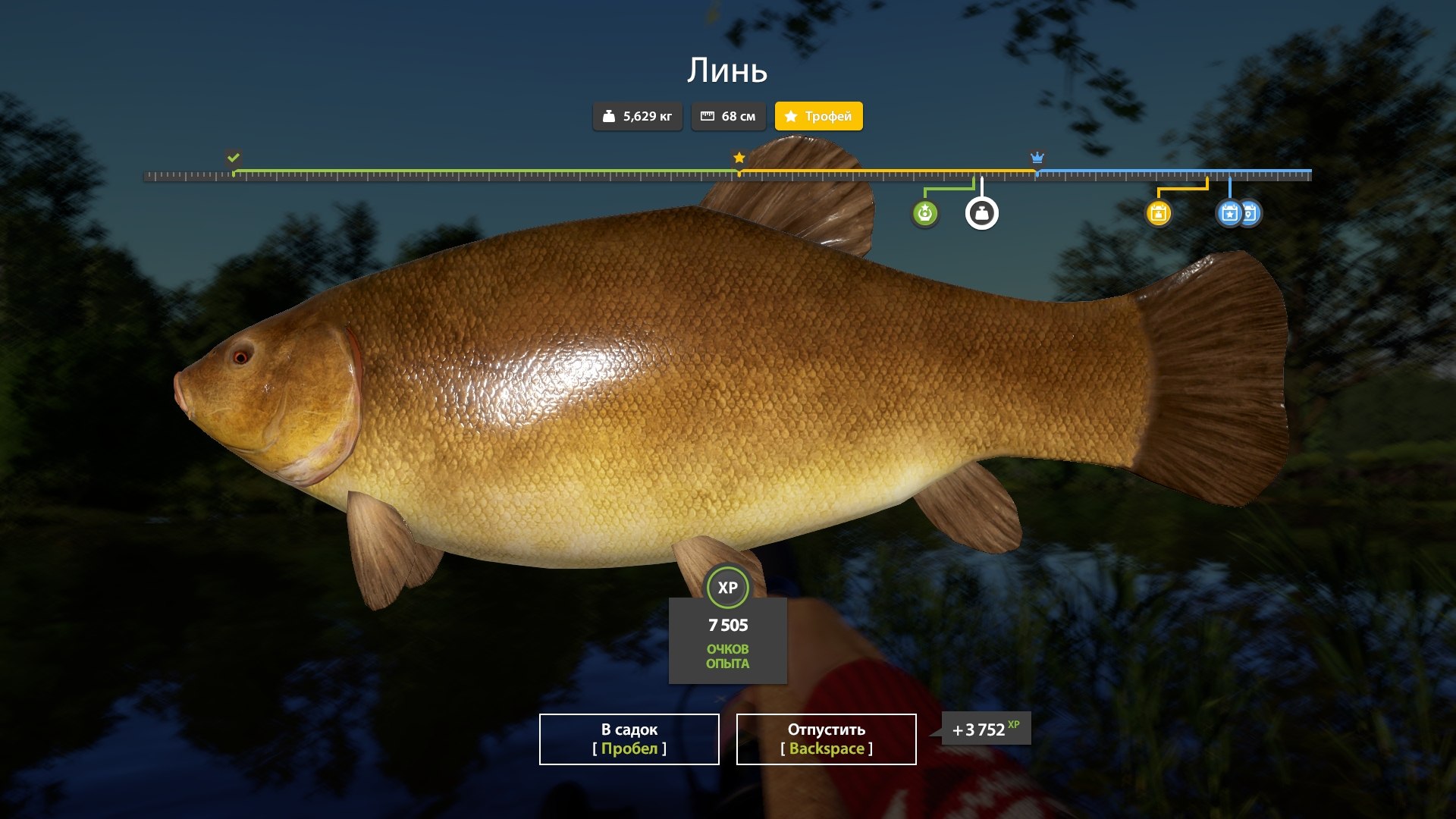Select the blue calendar star record marker
Screen dimensions: 1456x819
coord(1229,213)
